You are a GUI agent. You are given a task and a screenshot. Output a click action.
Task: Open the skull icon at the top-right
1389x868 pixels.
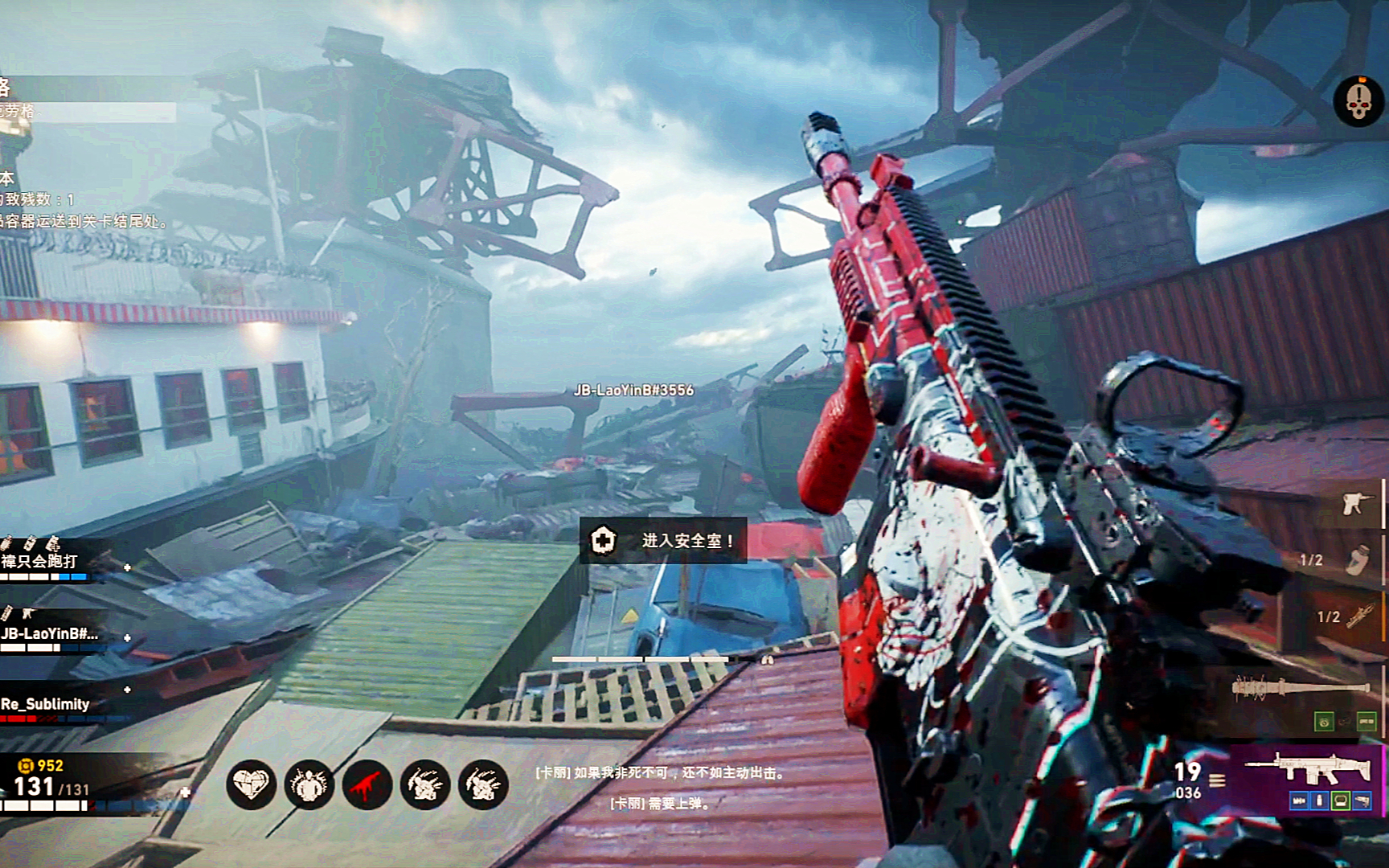point(1358,101)
